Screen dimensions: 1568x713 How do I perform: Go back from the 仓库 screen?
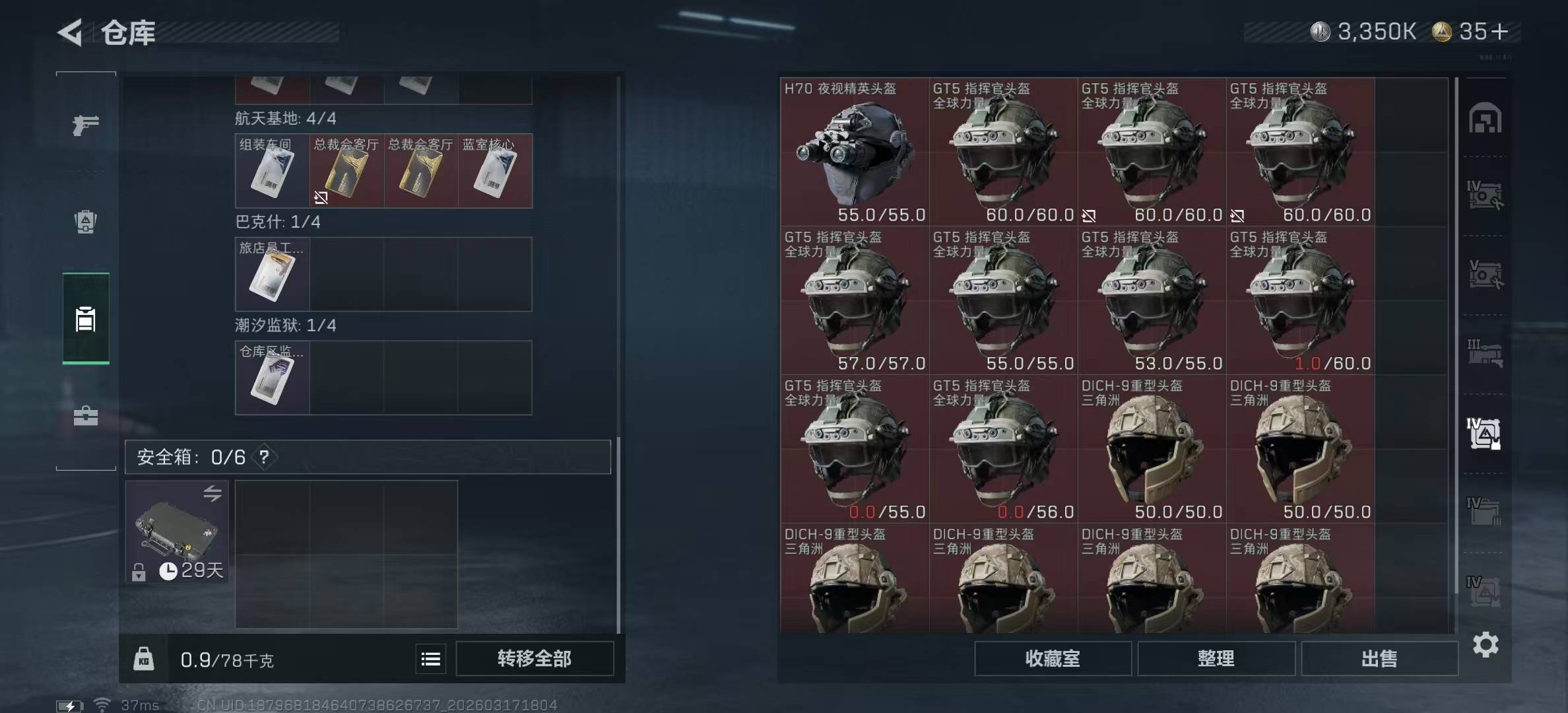(x=71, y=32)
